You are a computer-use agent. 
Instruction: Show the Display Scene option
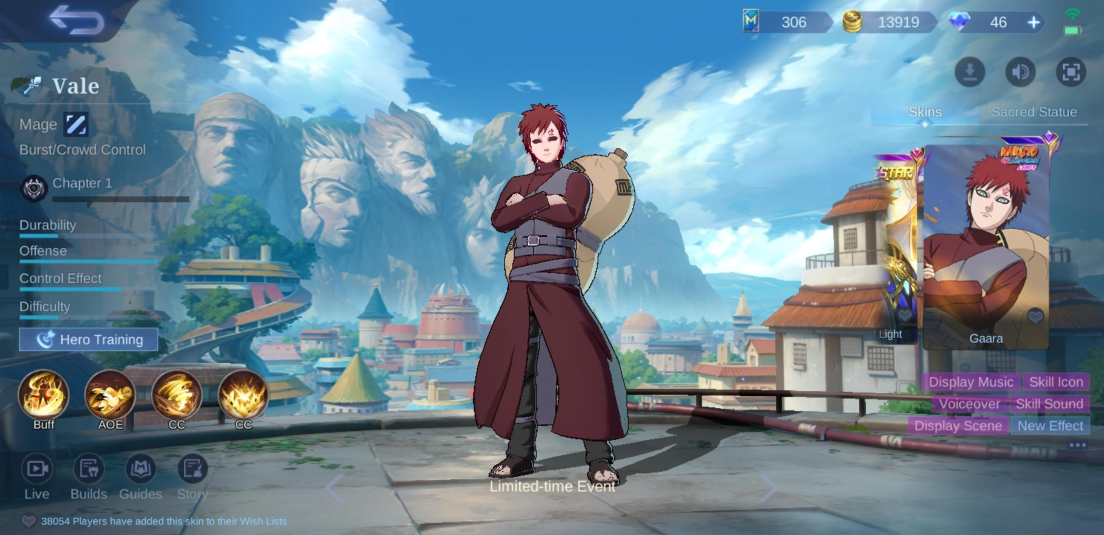(958, 426)
